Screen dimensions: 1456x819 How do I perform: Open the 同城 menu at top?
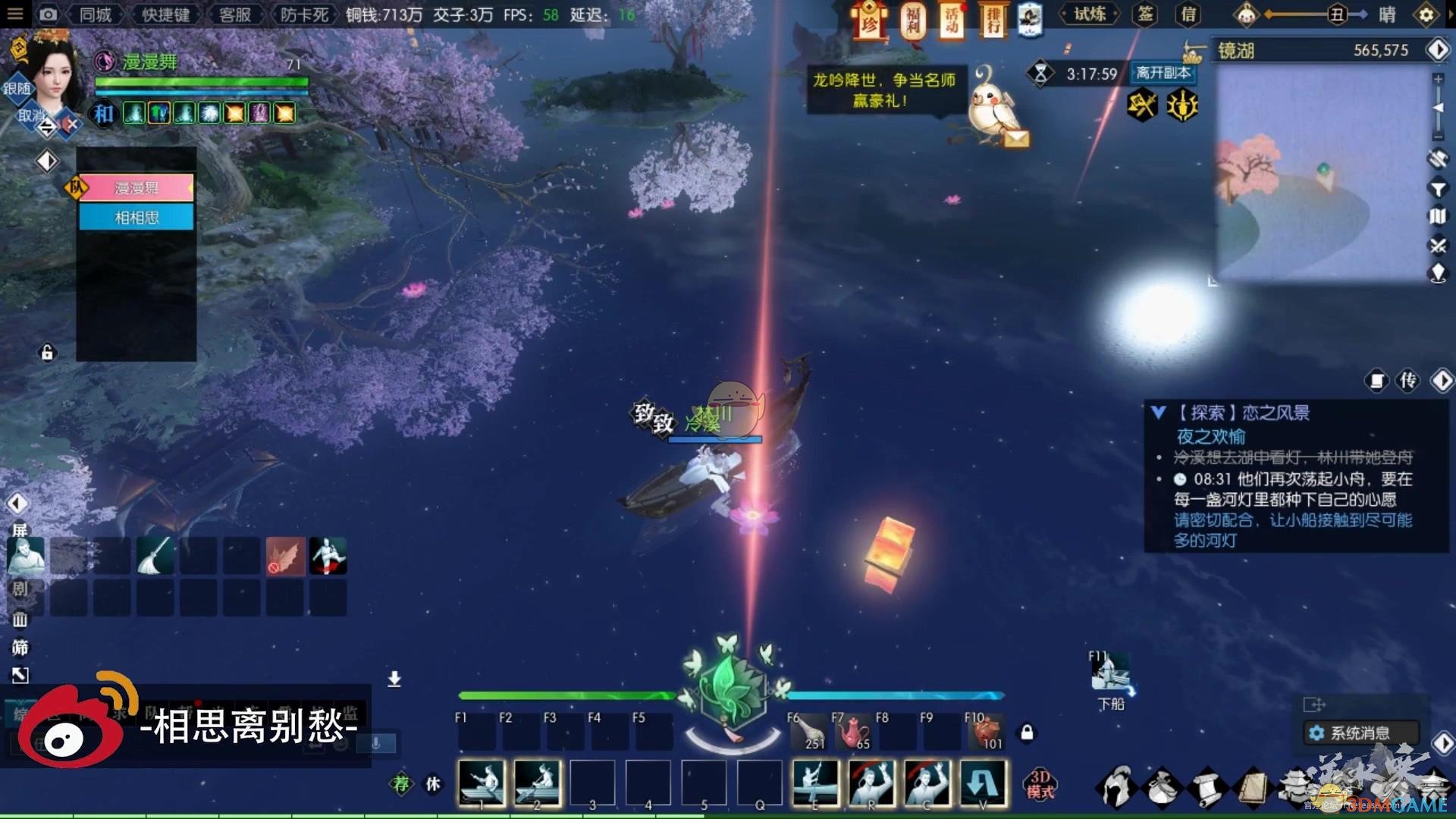click(96, 14)
